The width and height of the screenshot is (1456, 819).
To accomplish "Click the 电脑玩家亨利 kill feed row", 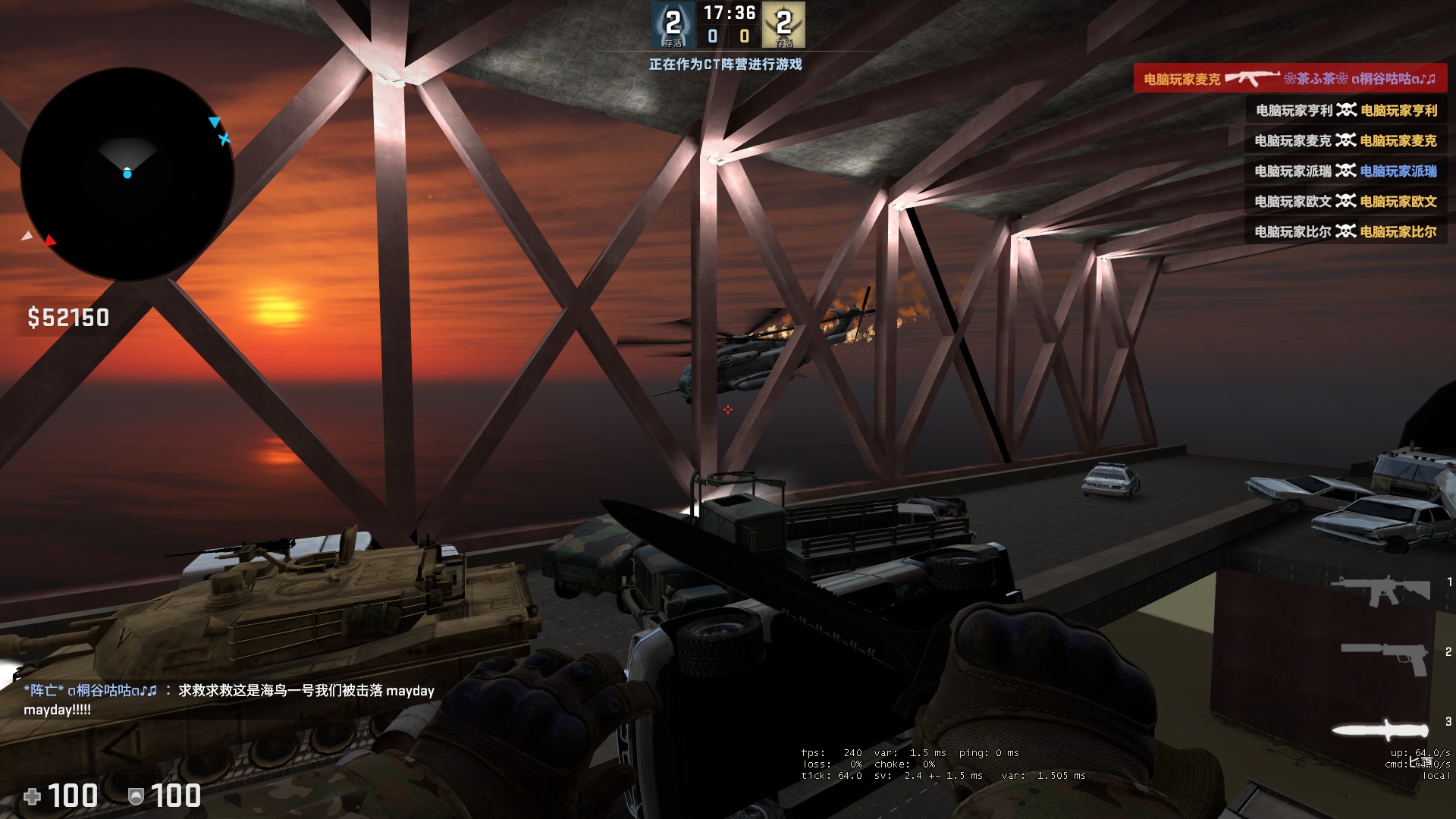I will tap(1345, 111).
